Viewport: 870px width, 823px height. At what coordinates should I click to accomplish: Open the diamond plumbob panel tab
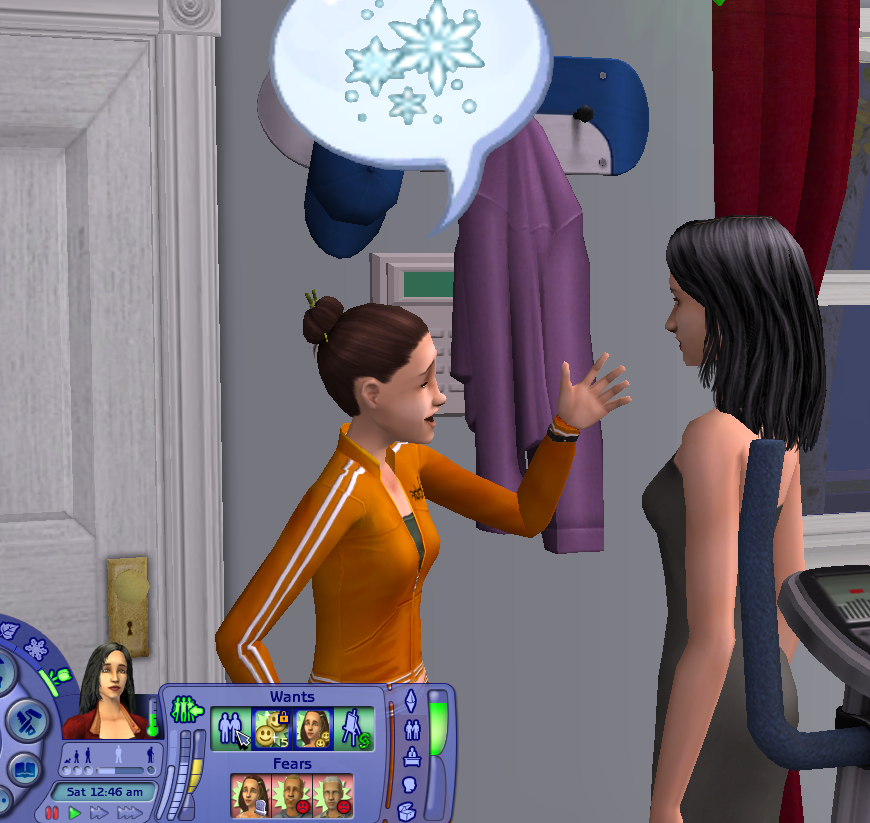point(410,702)
